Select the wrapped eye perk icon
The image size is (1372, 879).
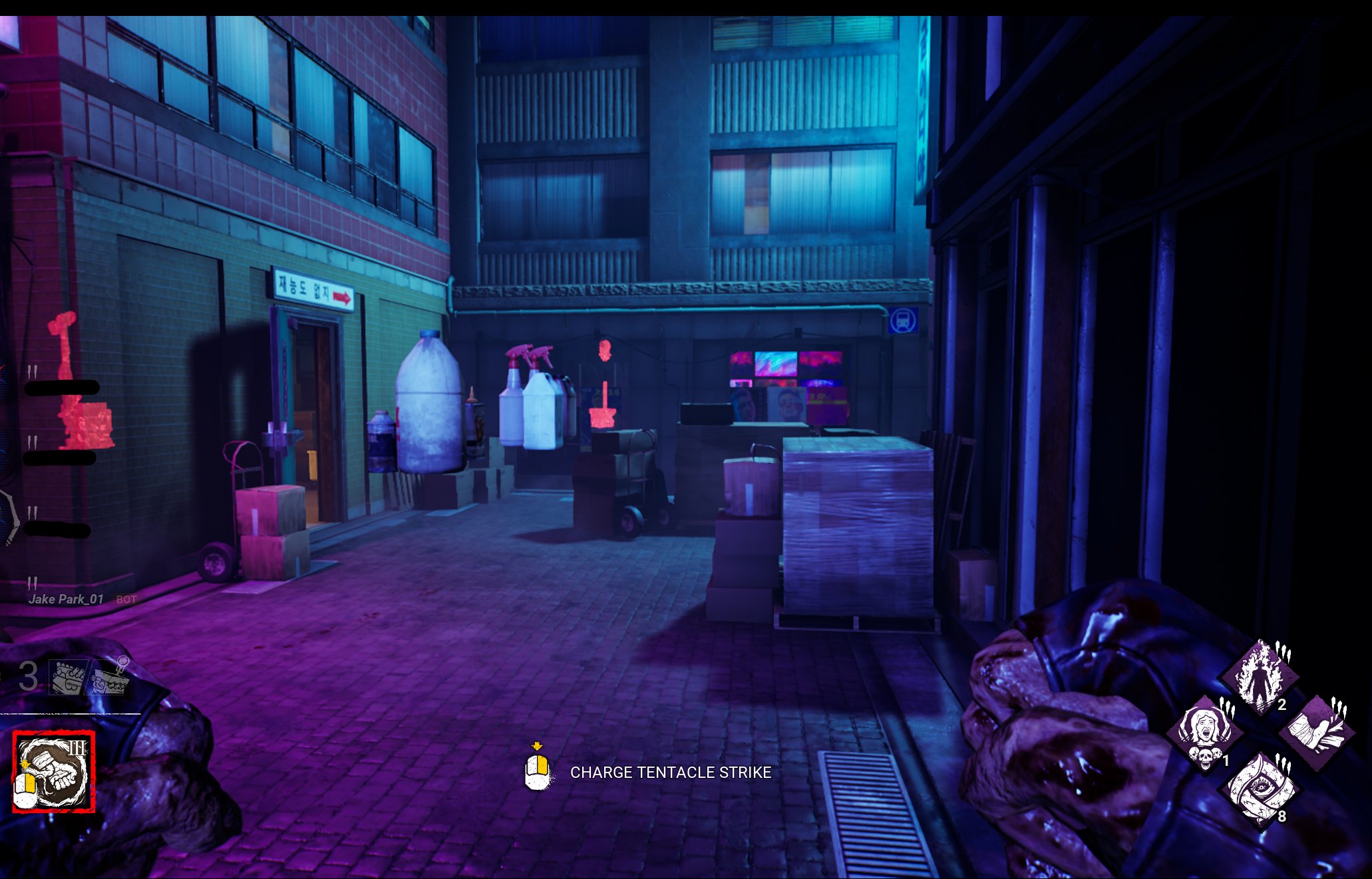click(x=1260, y=790)
